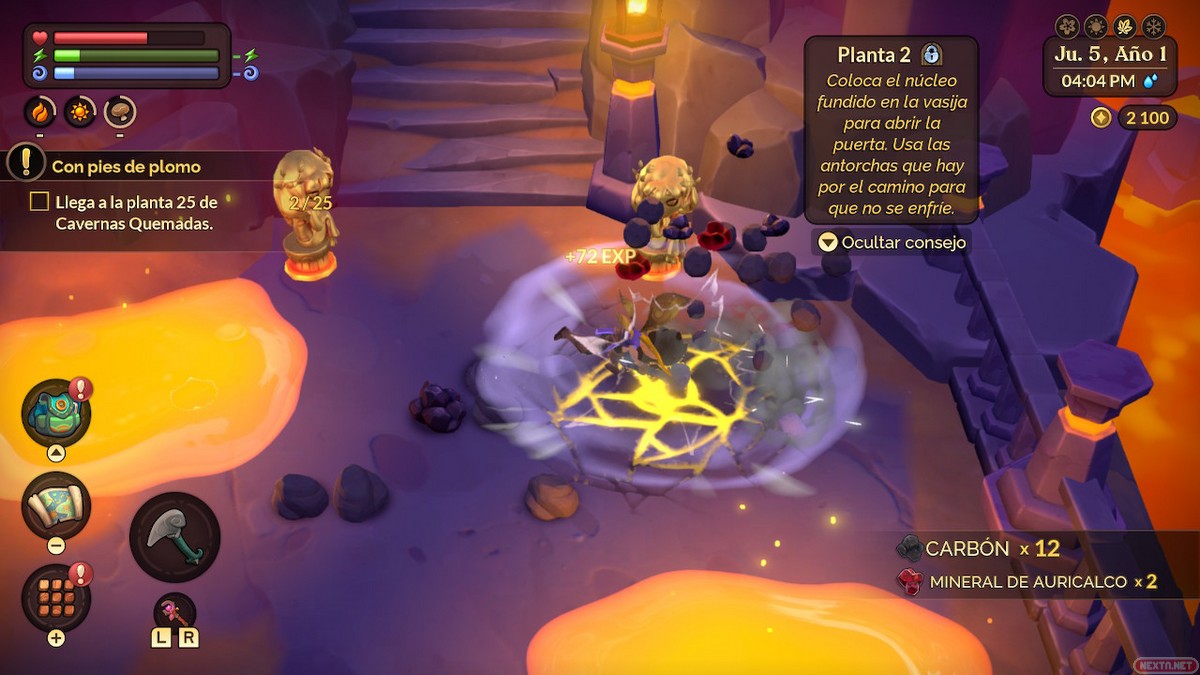Open the folded map icon

56,505
